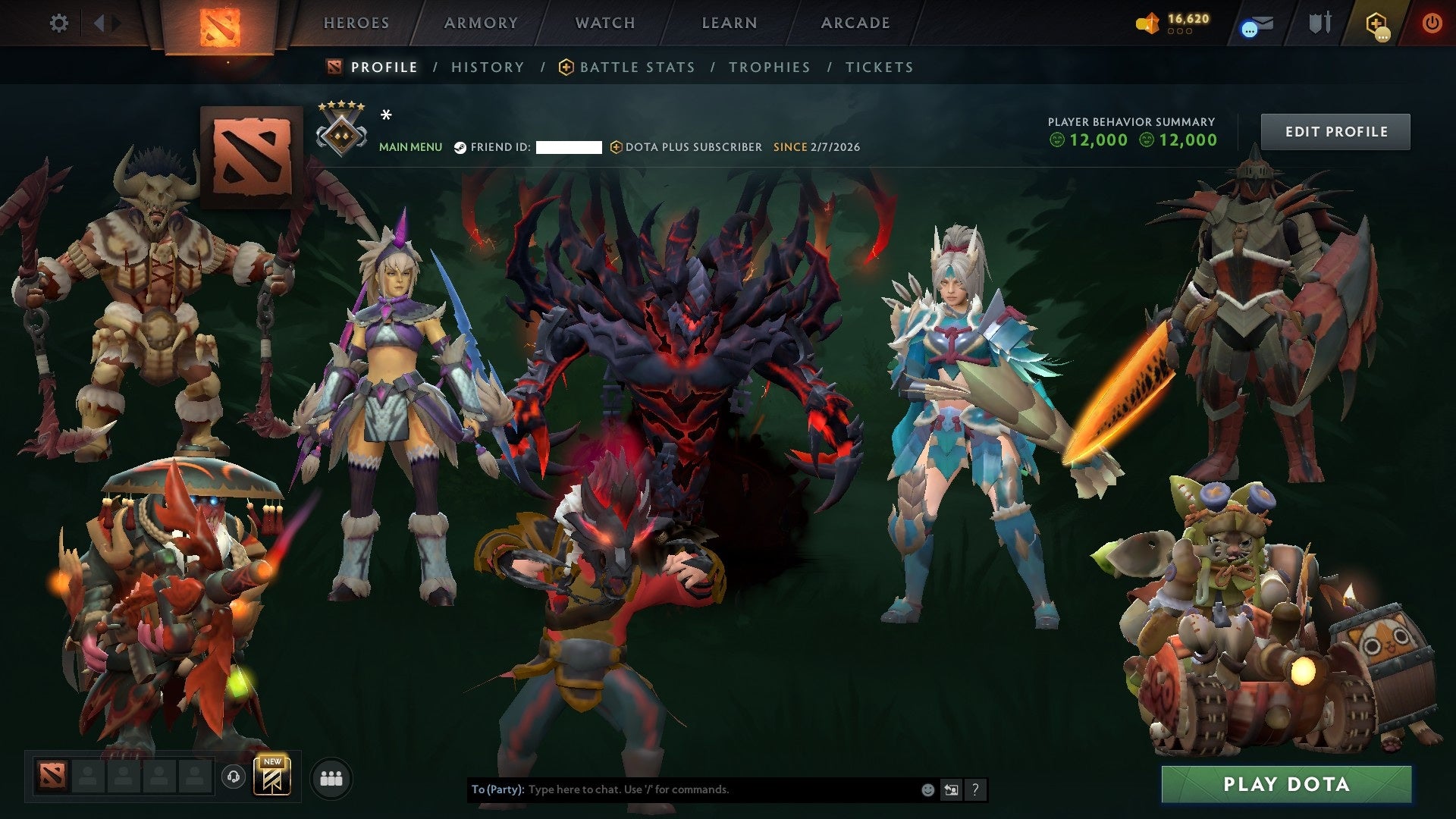
Task: Switch to the HISTORY tab
Action: (x=487, y=67)
